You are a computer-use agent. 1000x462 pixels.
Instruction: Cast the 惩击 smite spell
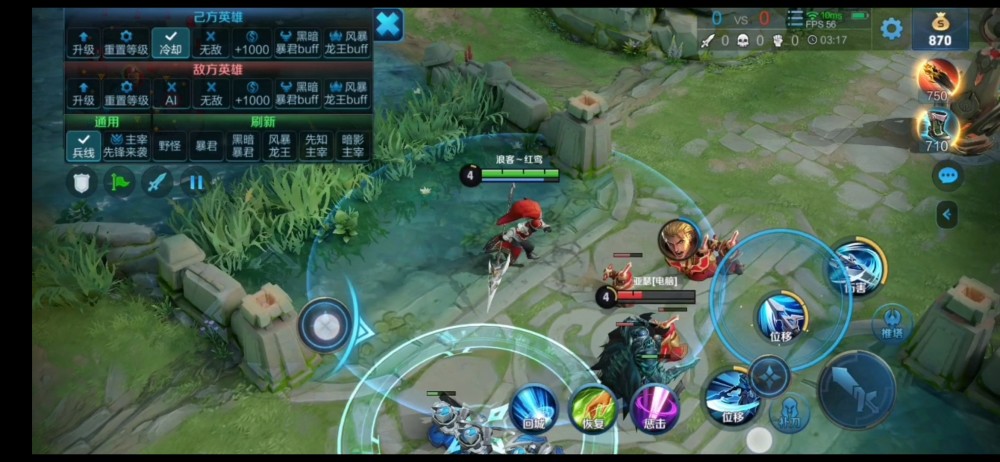(654, 408)
